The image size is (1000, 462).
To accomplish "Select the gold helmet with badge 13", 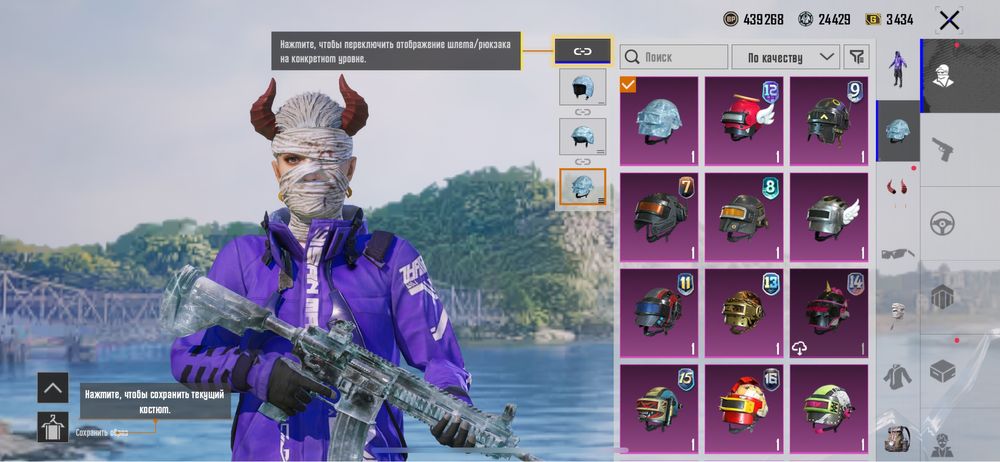I will pyautogui.click(x=744, y=311).
